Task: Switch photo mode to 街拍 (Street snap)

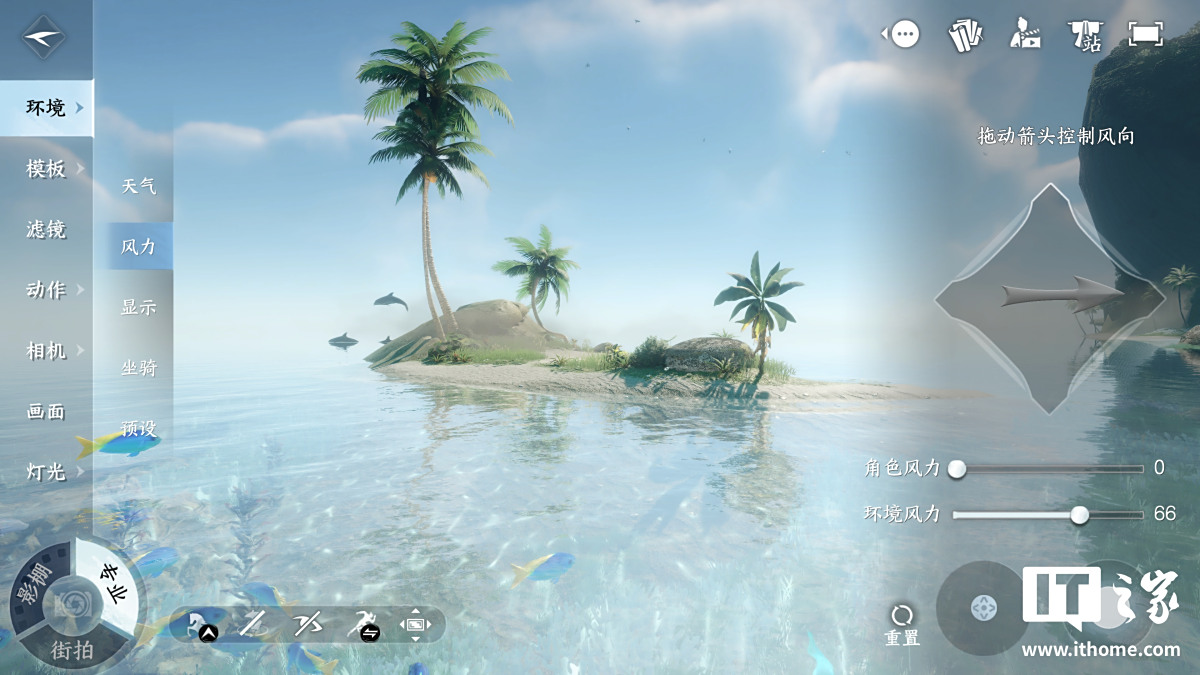Action: coord(72,650)
